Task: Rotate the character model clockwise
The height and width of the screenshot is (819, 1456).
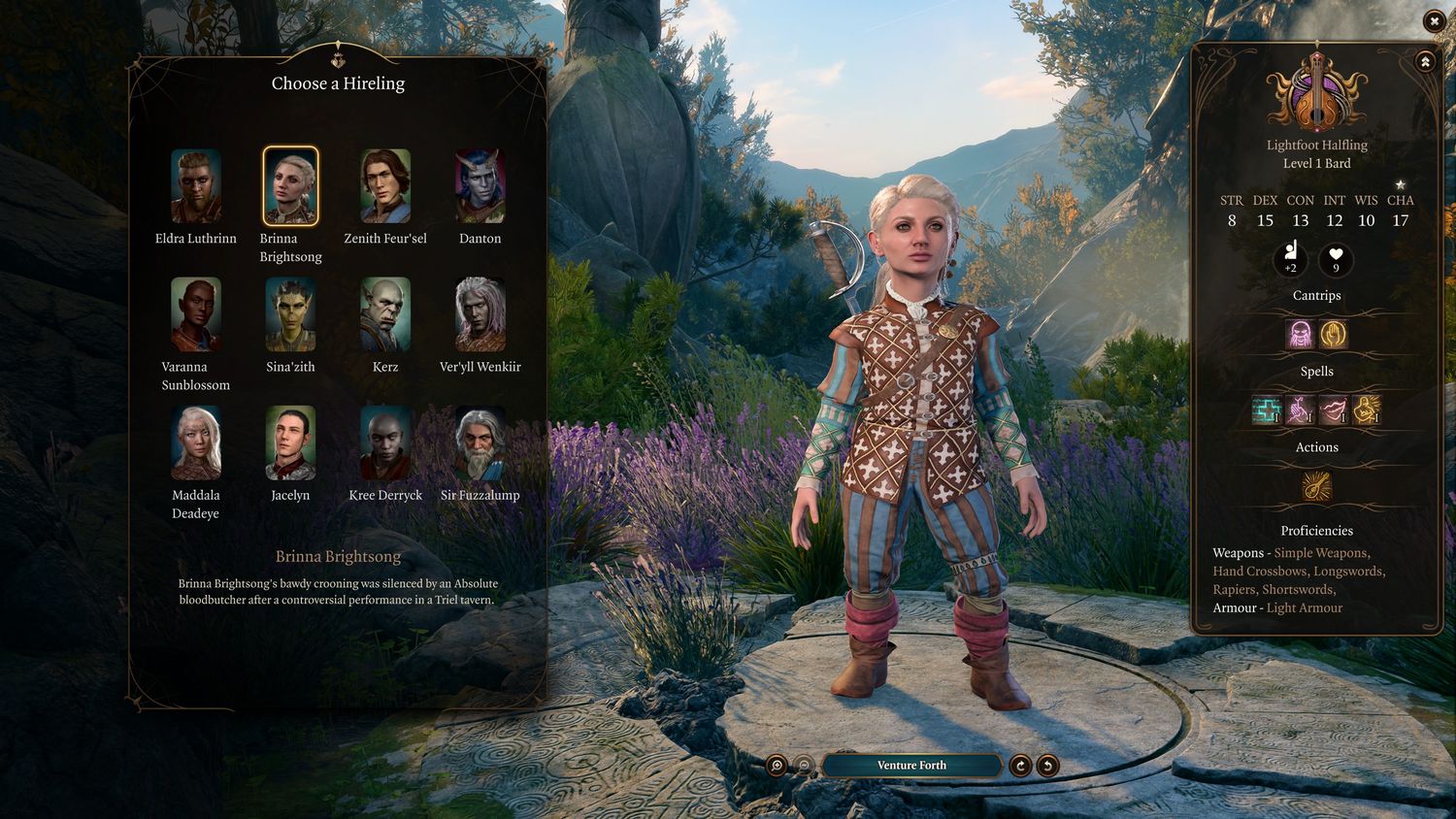Action: [x=1020, y=766]
